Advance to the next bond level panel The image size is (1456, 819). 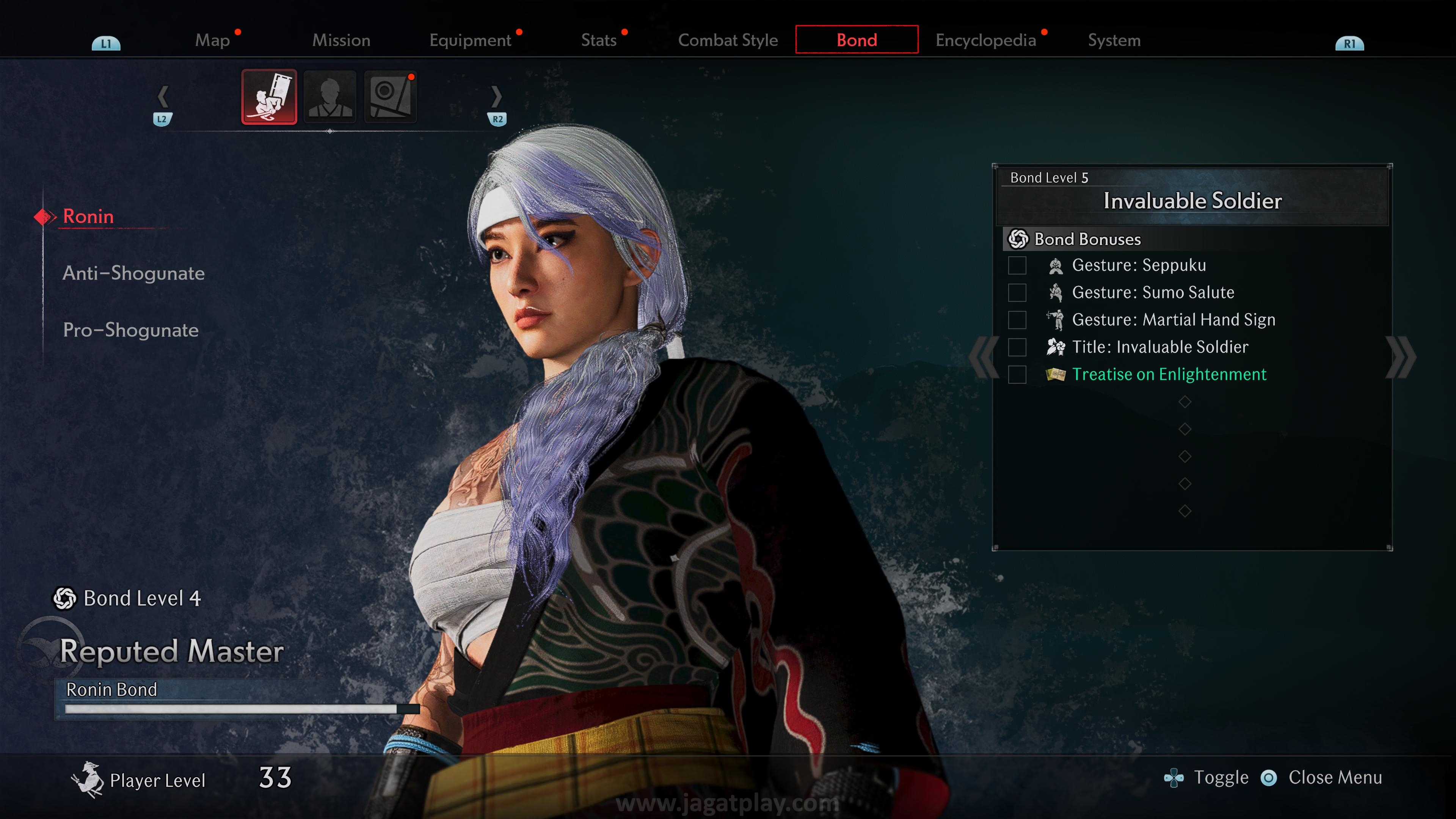point(1401,357)
